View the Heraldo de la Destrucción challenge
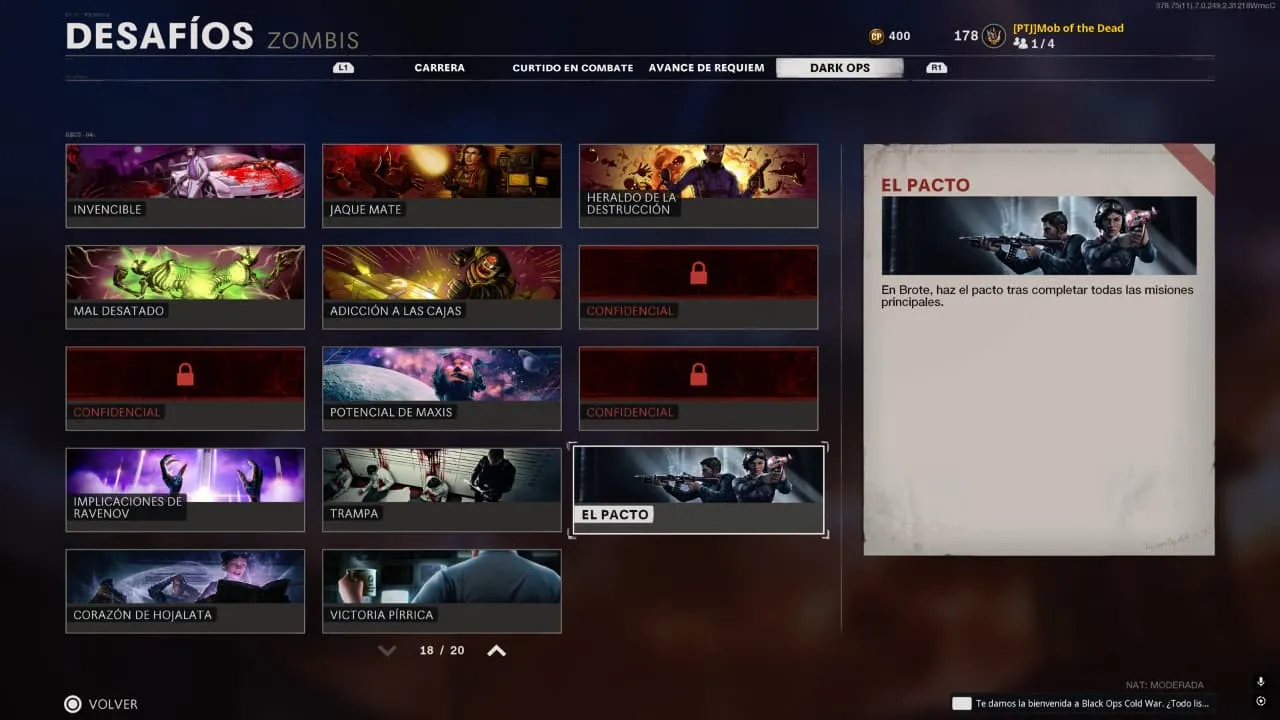 tap(698, 186)
